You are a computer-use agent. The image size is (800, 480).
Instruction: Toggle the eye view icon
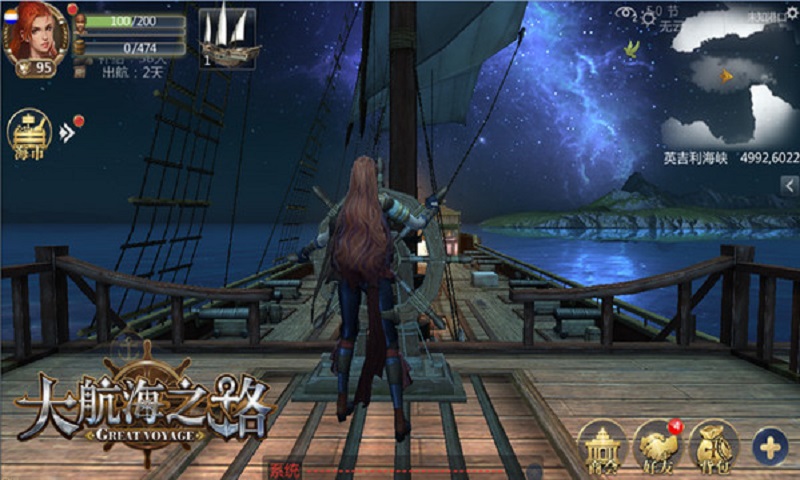click(x=626, y=13)
